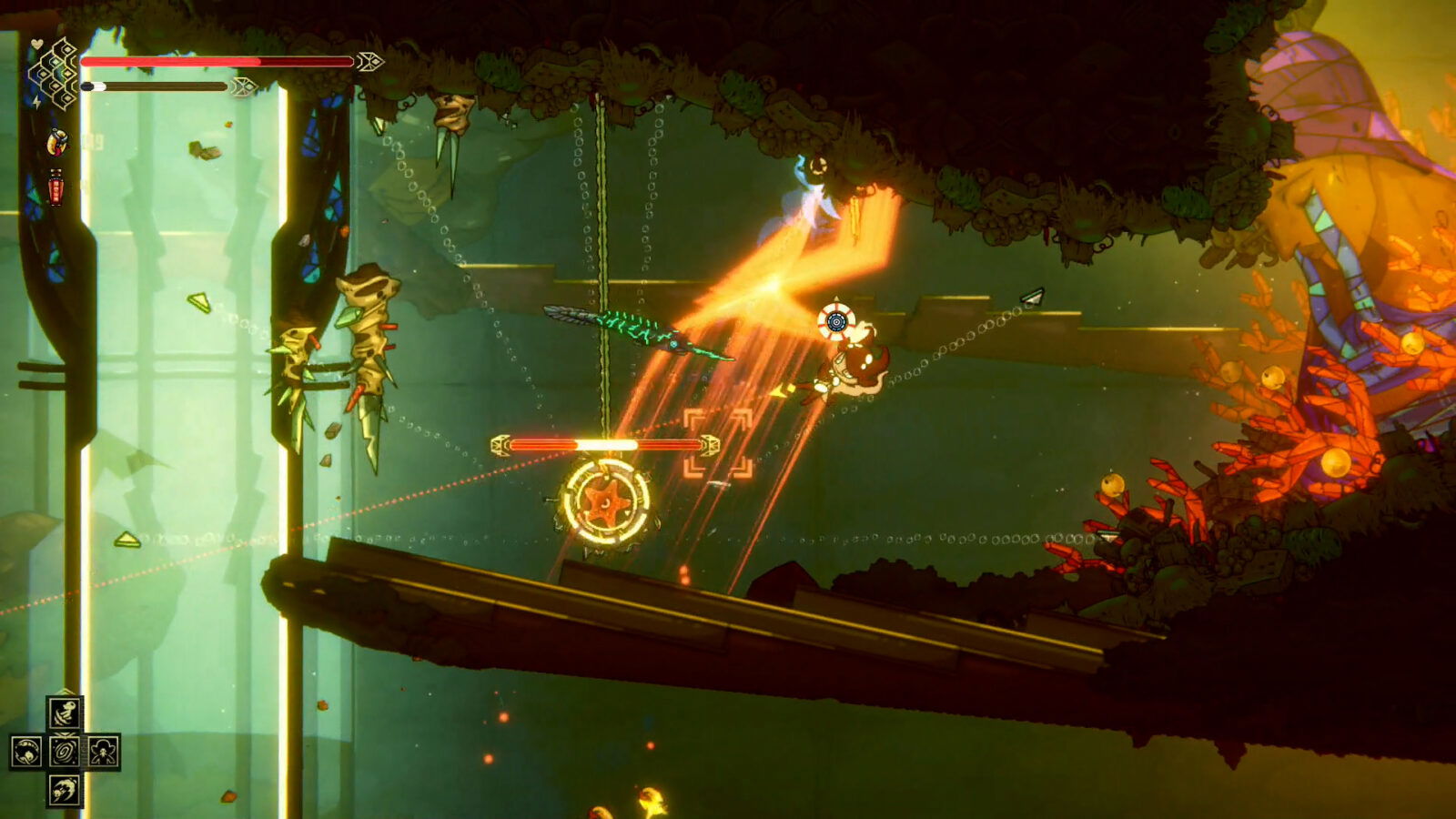1456x819 pixels.
Task: Select the salamander skill on the ability cross
Action: tap(66, 712)
